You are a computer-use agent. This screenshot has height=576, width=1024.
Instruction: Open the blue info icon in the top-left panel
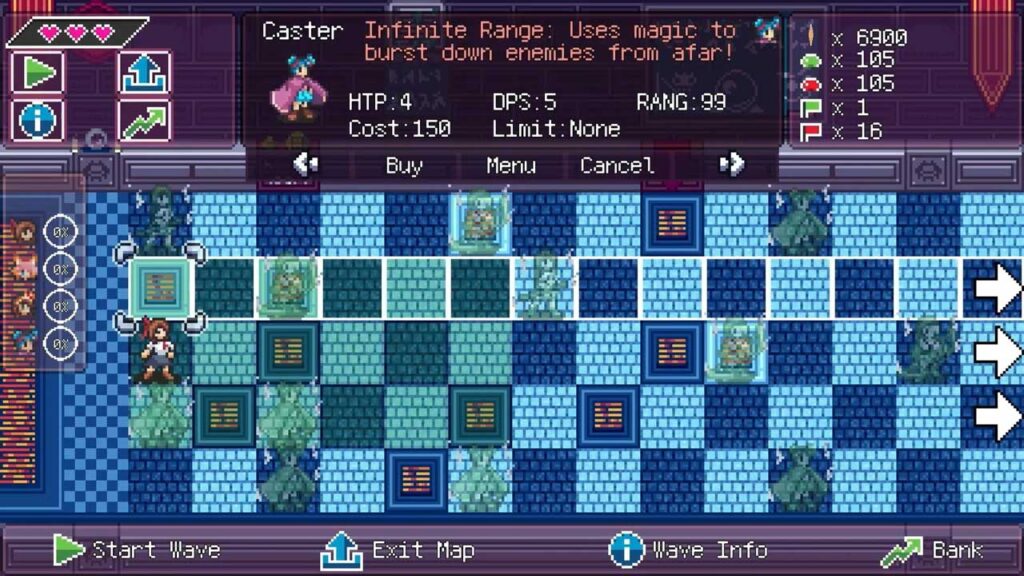(x=39, y=121)
